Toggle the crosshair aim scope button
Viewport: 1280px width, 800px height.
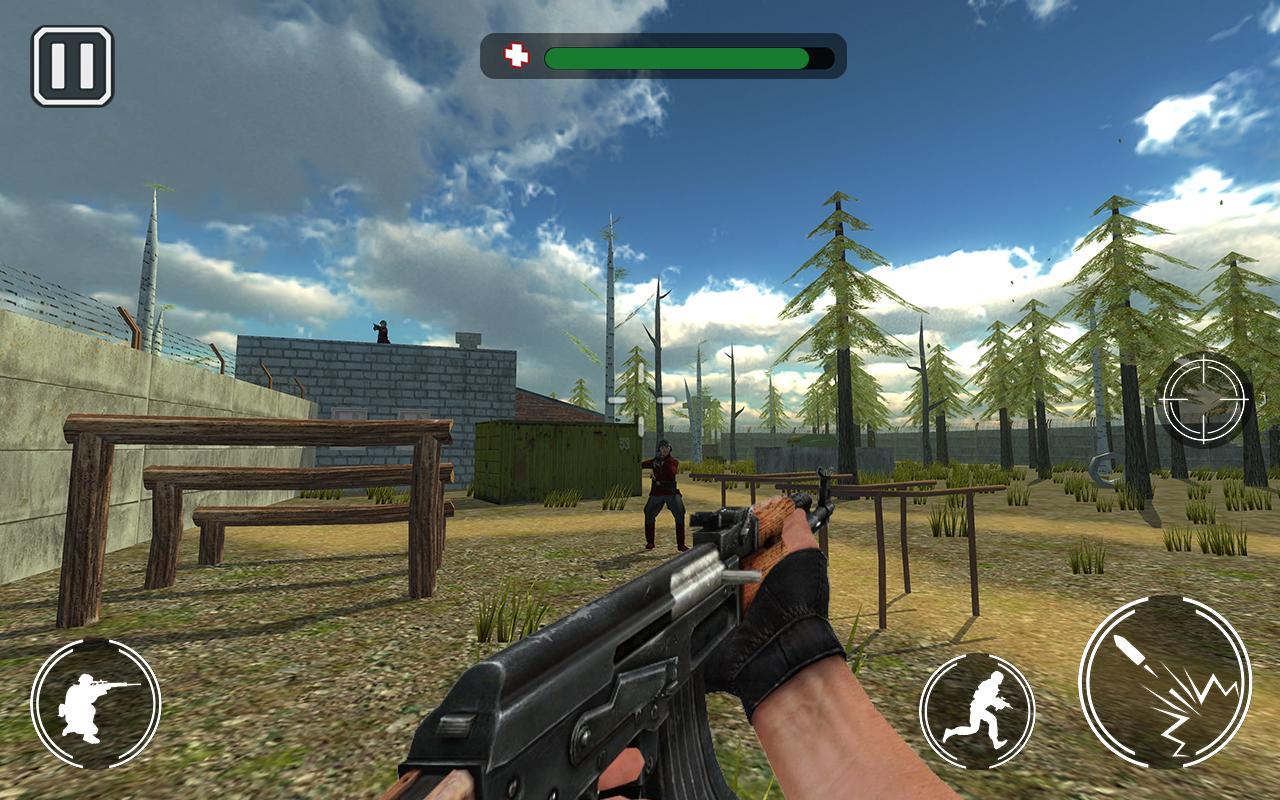[x=1204, y=401]
